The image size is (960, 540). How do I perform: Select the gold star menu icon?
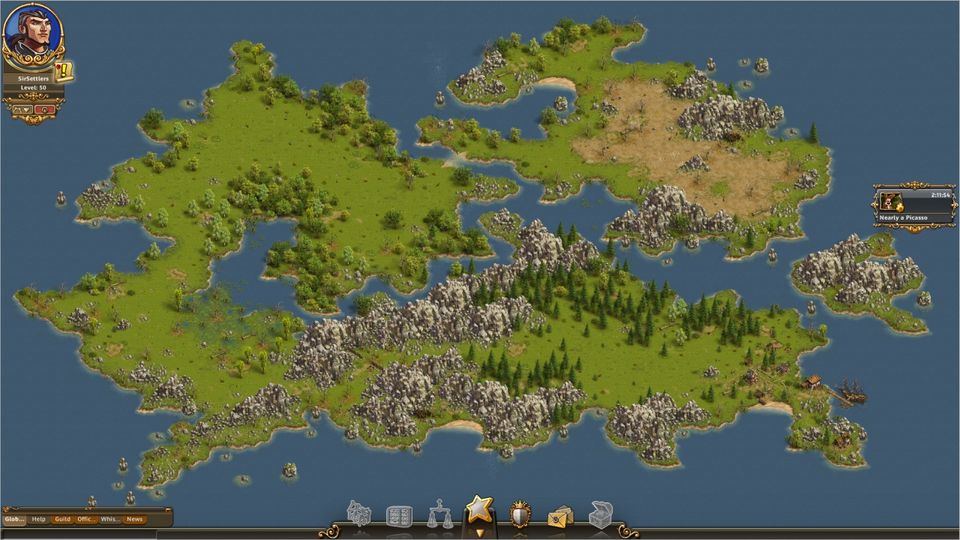click(x=480, y=510)
